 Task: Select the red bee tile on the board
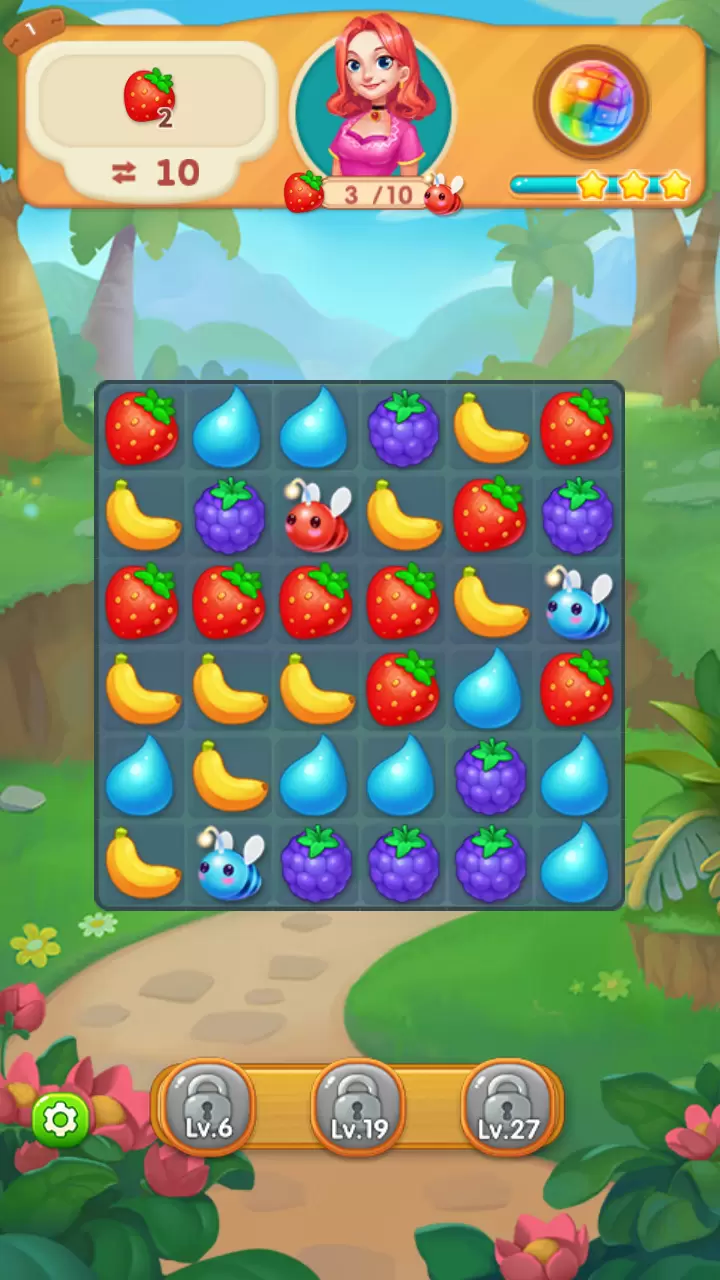[x=318, y=518]
